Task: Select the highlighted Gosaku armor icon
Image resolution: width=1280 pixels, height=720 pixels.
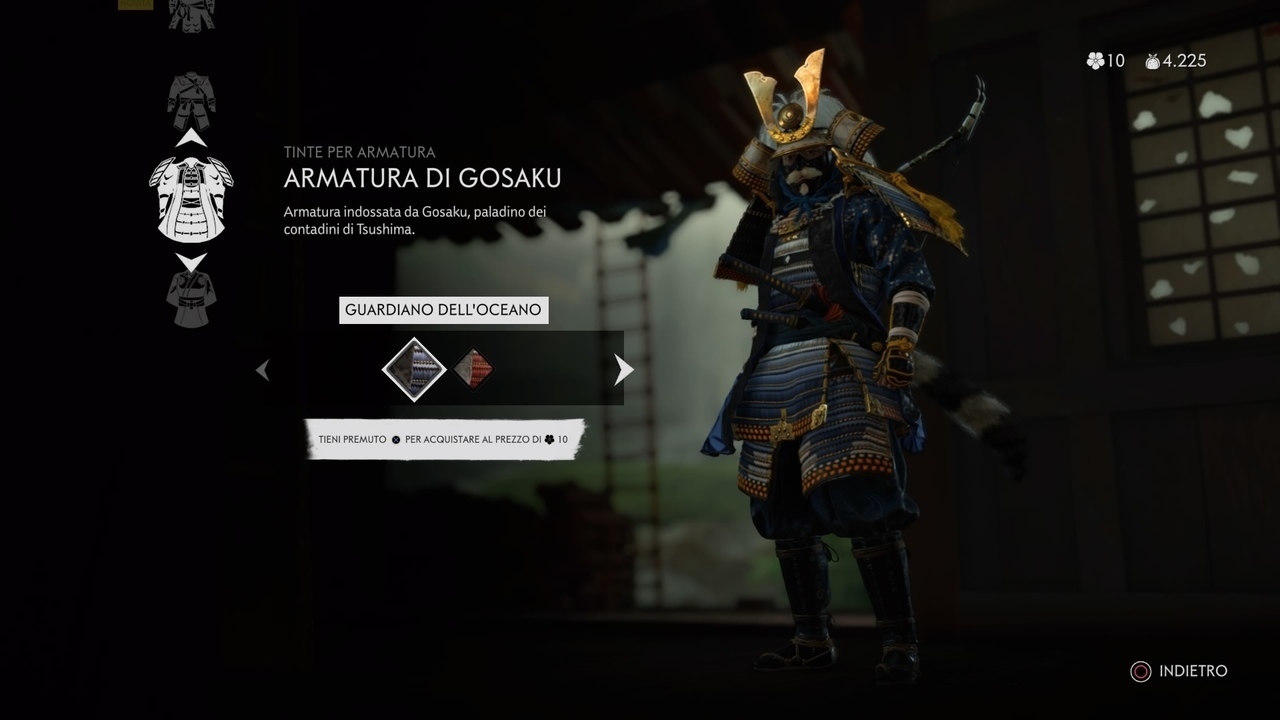Action: click(x=191, y=197)
